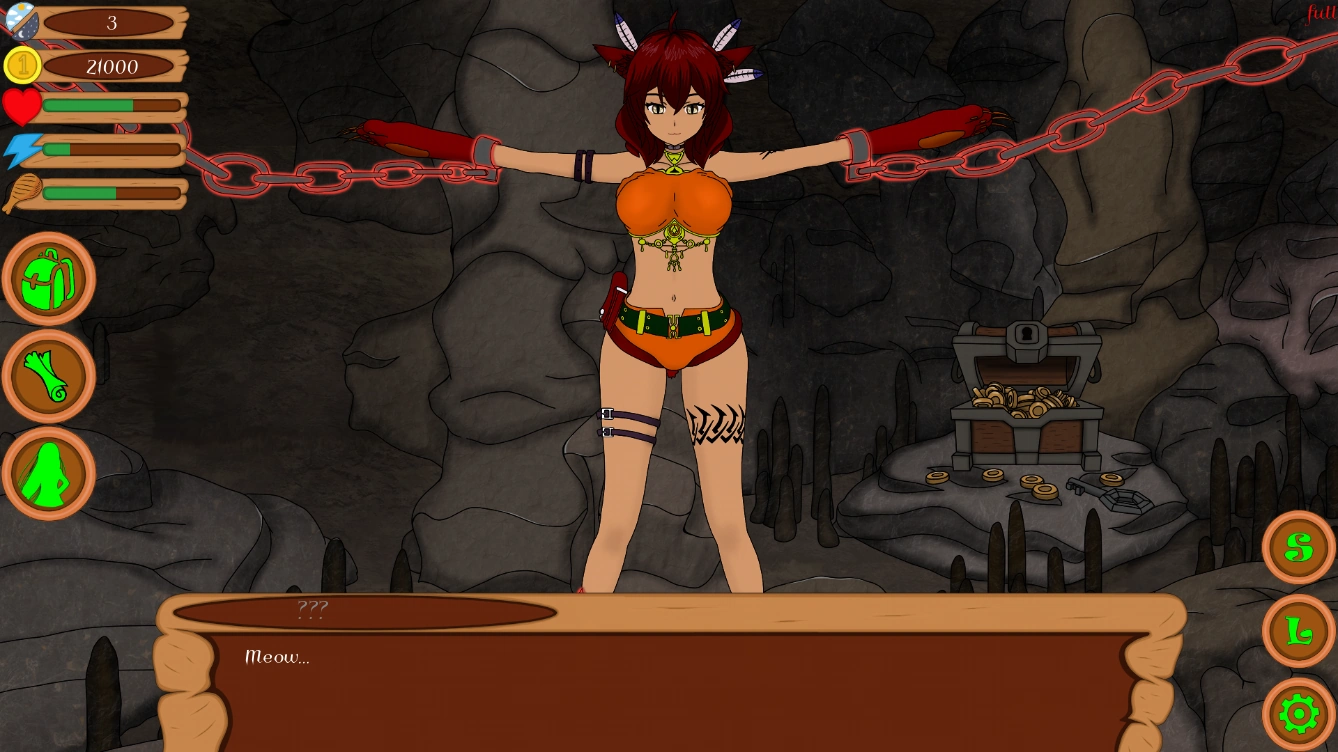Open the green scroll journal button
The width and height of the screenshot is (1338, 752).
click(x=48, y=377)
